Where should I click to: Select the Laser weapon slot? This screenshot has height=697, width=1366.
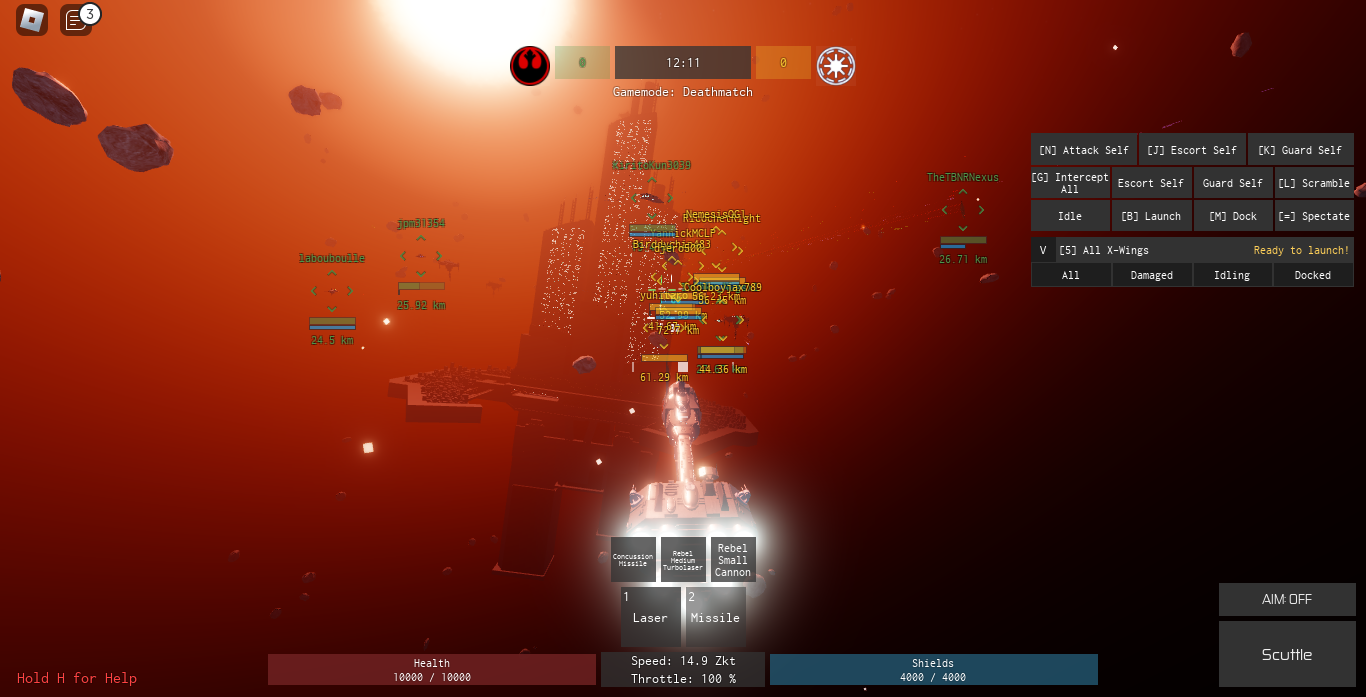click(650, 617)
